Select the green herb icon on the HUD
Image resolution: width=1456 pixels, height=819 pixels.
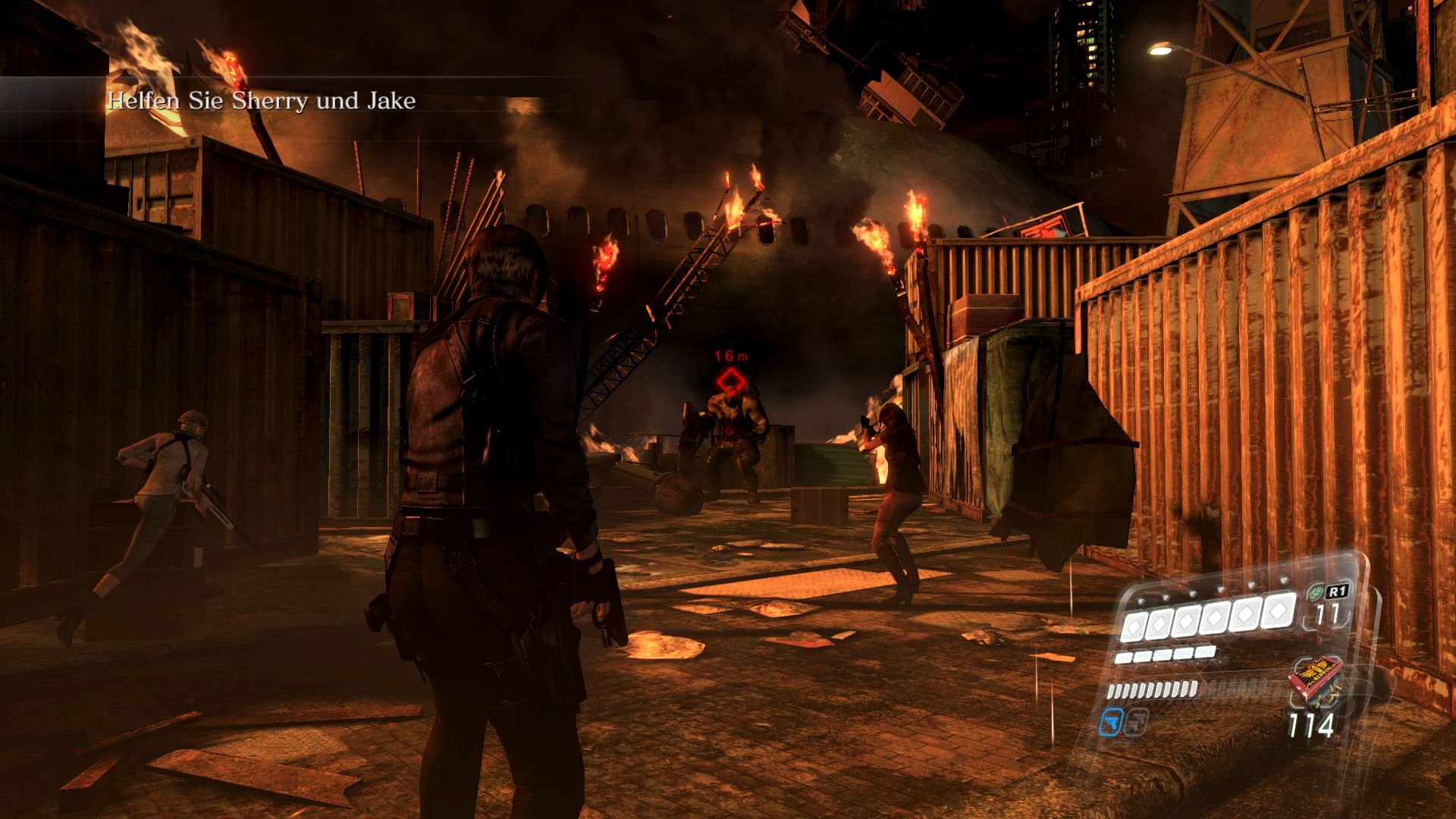(1316, 593)
